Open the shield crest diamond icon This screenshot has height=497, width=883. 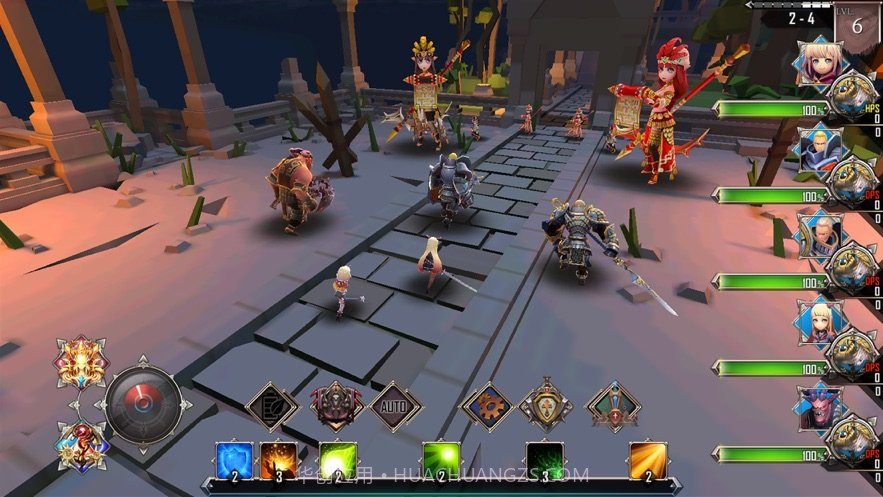545,405
